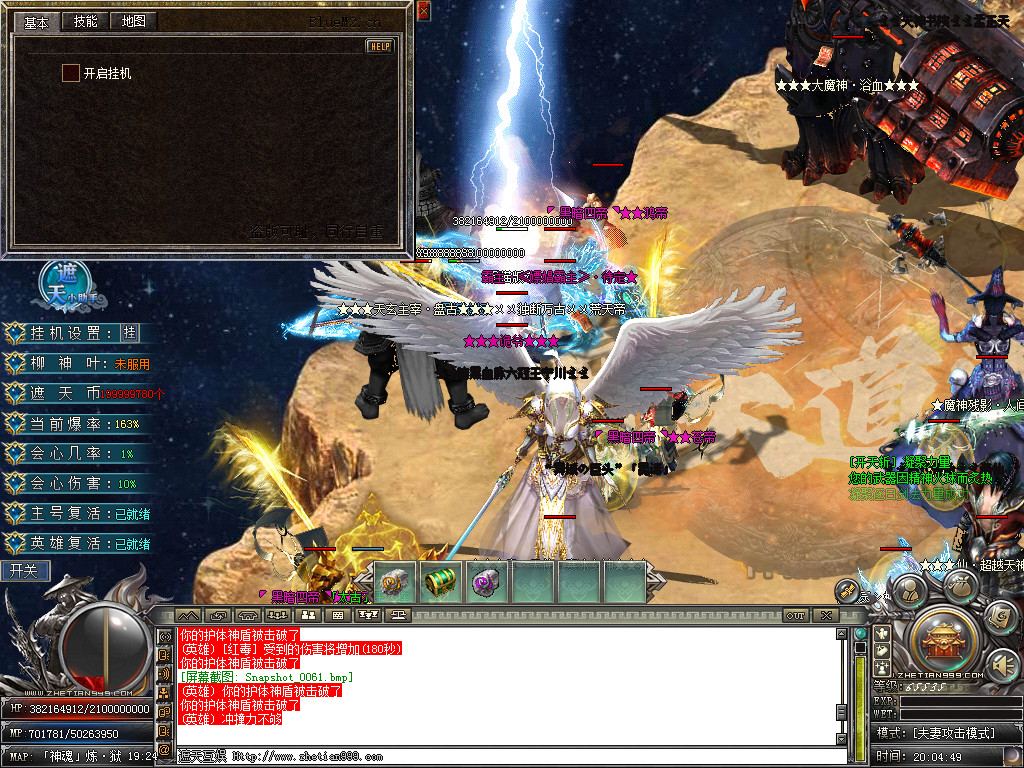The image size is (1024, 768).
Task: Select the 基本 tab
Action: (37, 21)
